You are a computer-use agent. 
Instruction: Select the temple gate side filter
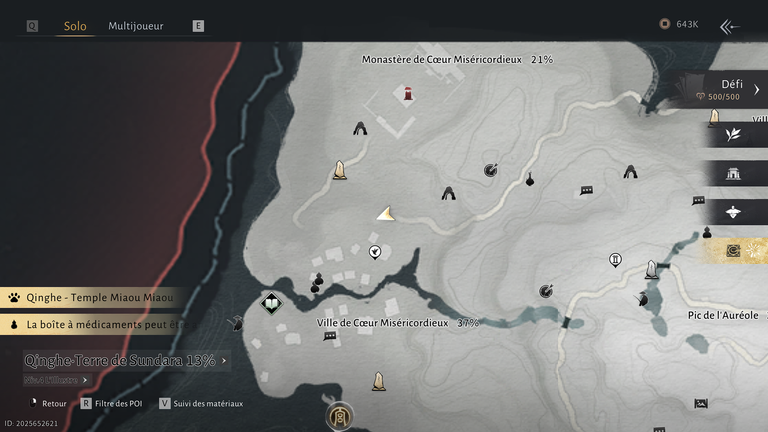point(733,173)
